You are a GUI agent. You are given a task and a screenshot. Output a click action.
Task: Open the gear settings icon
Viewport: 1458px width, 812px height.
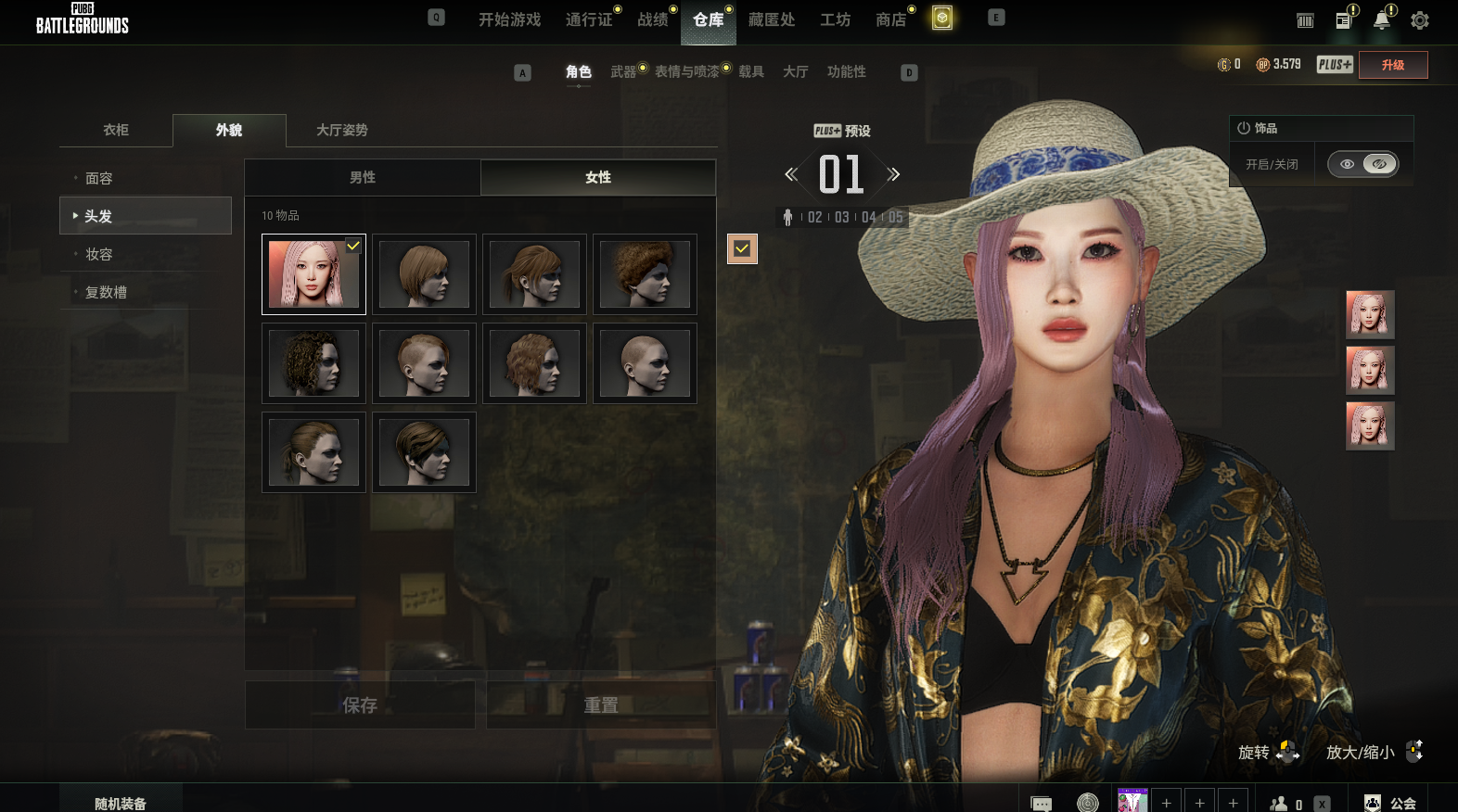(x=1419, y=20)
